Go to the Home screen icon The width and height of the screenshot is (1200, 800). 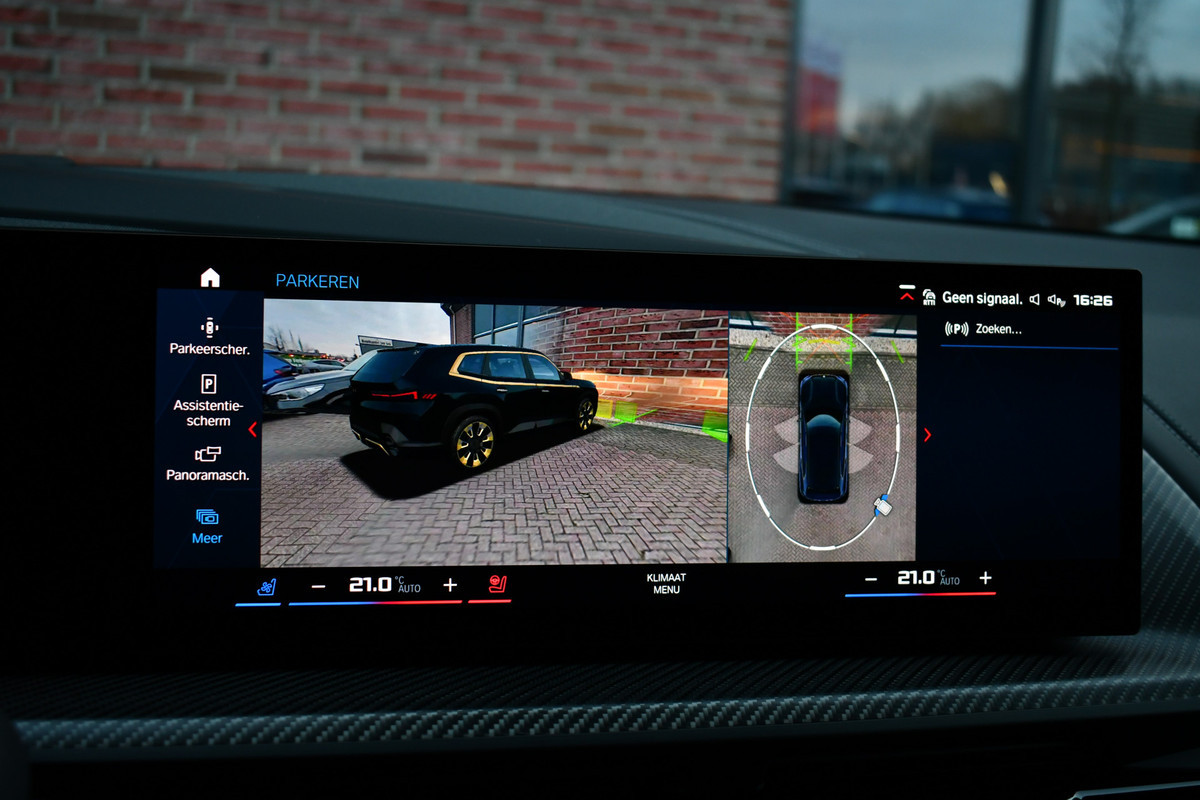(210, 278)
